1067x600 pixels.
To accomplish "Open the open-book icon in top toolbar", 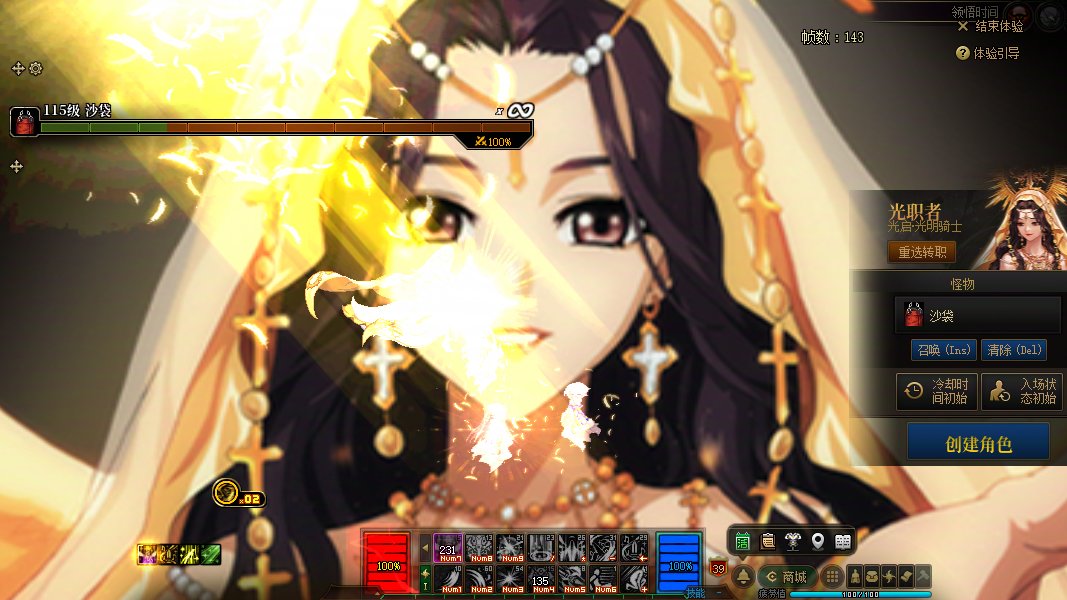I will click(x=843, y=541).
